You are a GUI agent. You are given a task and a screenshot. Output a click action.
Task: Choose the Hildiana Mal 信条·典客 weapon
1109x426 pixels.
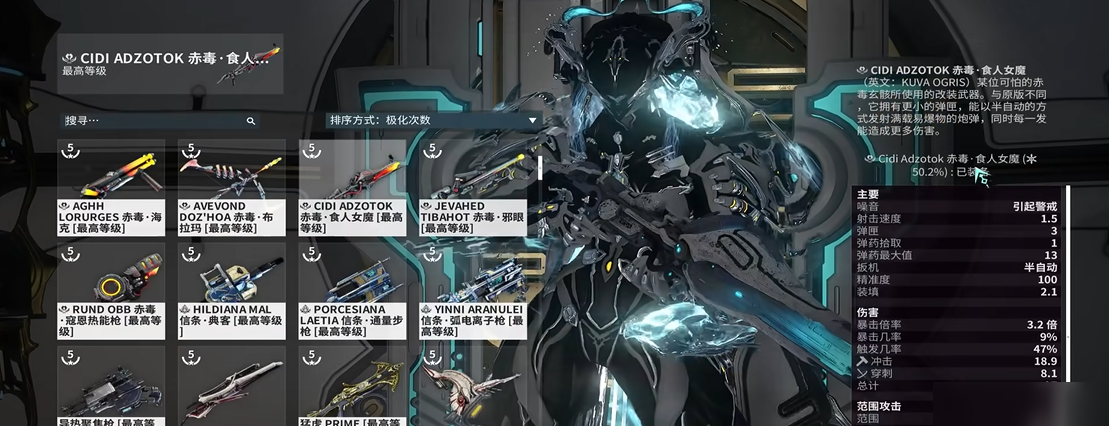tap(231, 290)
